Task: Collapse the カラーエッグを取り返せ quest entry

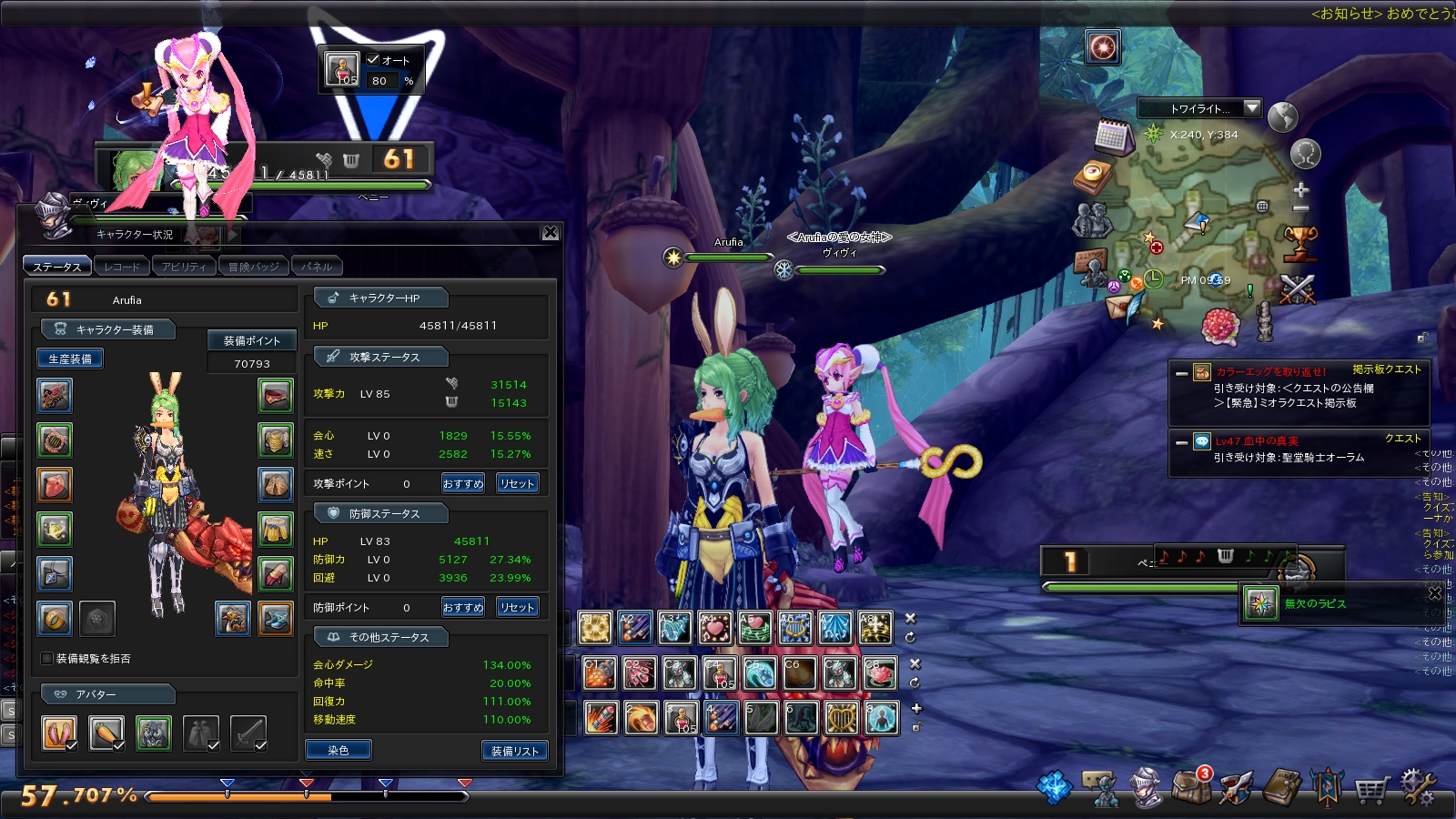Action: [x=1181, y=373]
